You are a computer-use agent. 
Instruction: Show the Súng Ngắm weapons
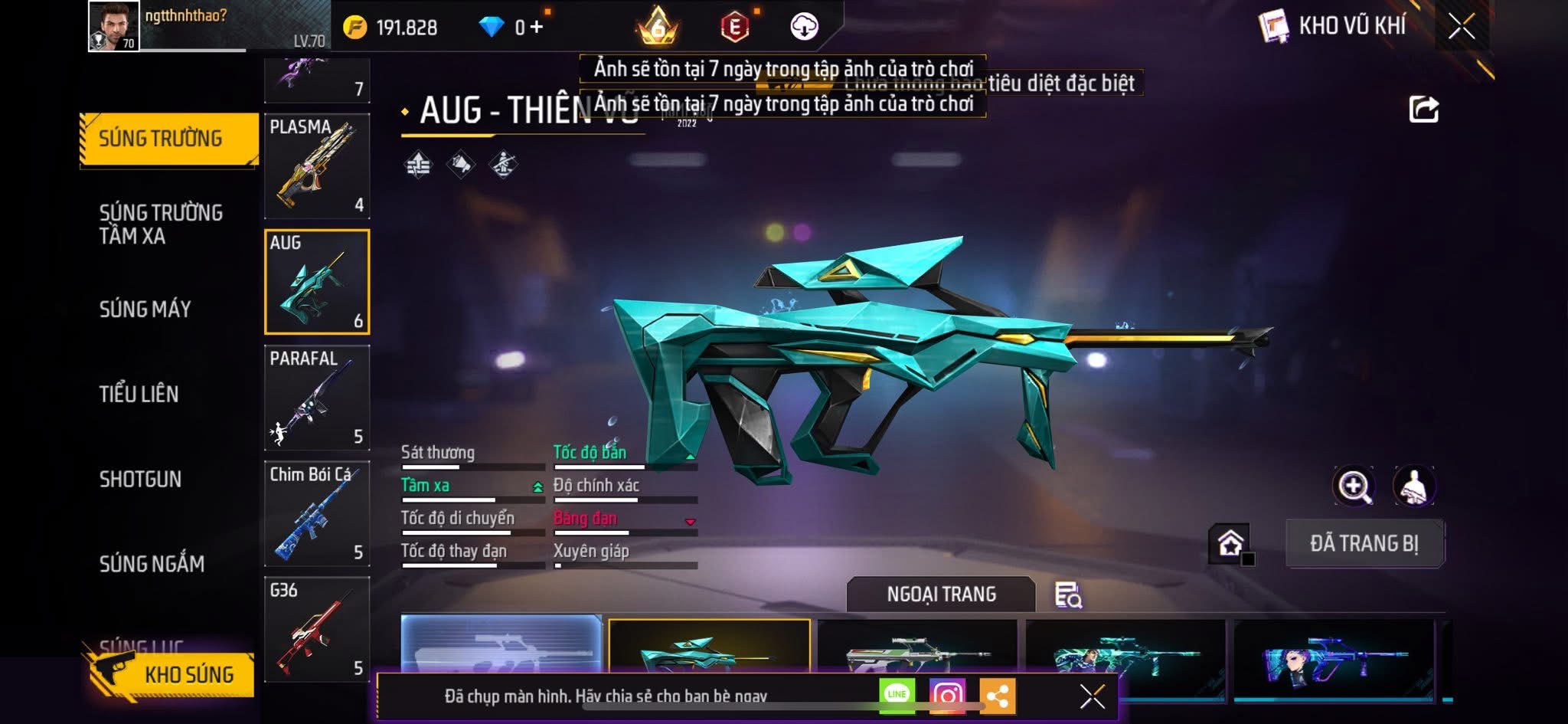[x=152, y=564]
